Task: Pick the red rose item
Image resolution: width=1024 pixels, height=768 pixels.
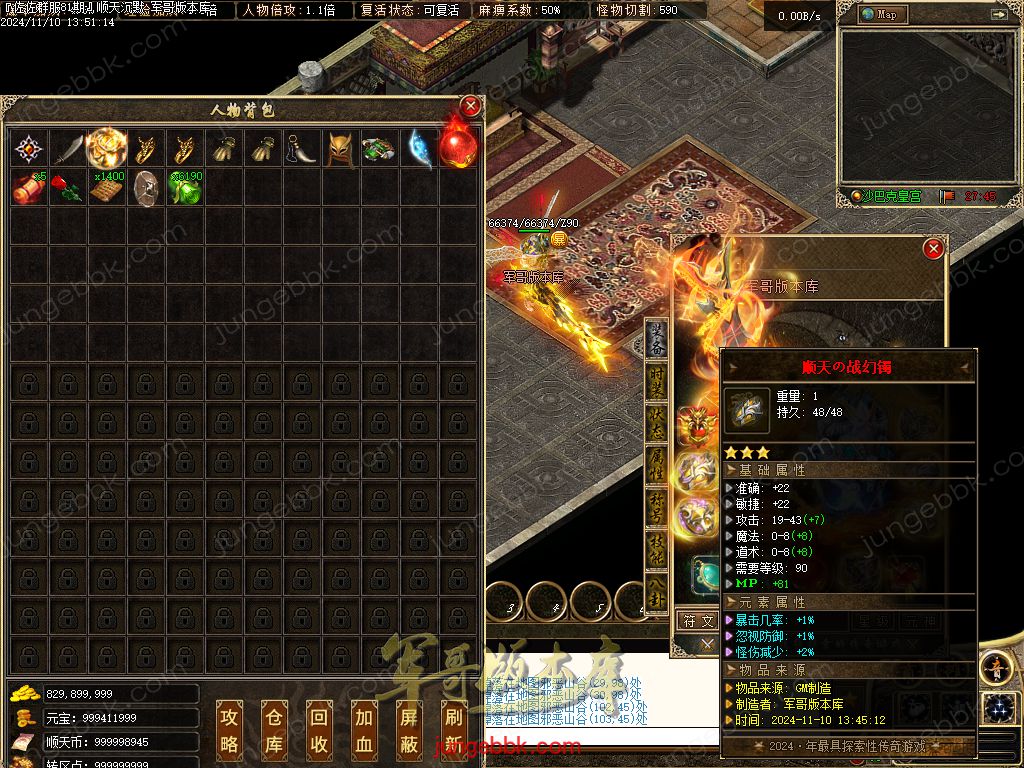Action: pyautogui.click(x=65, y=188)
